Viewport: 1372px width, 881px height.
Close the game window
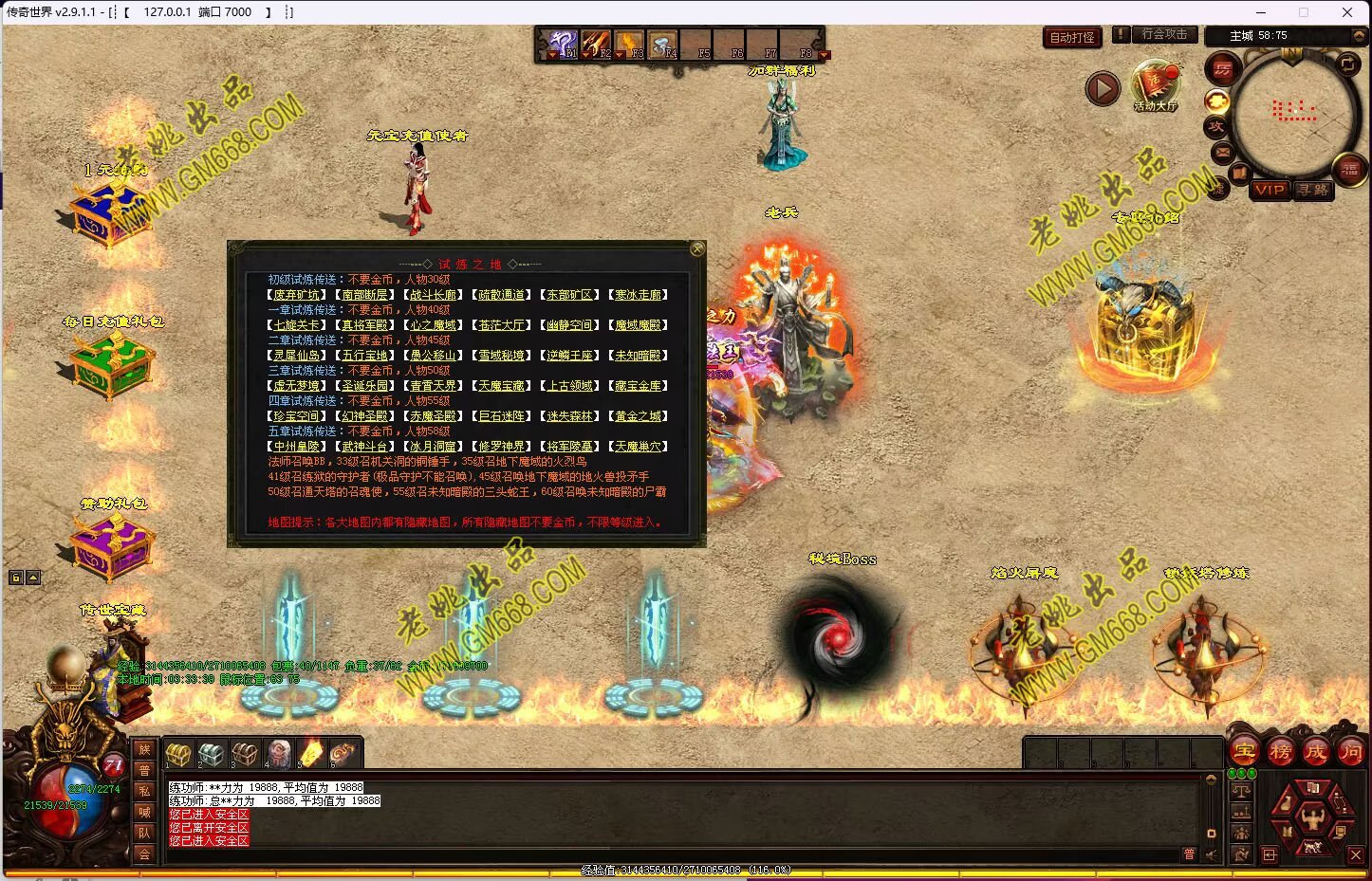point(1347,12)
